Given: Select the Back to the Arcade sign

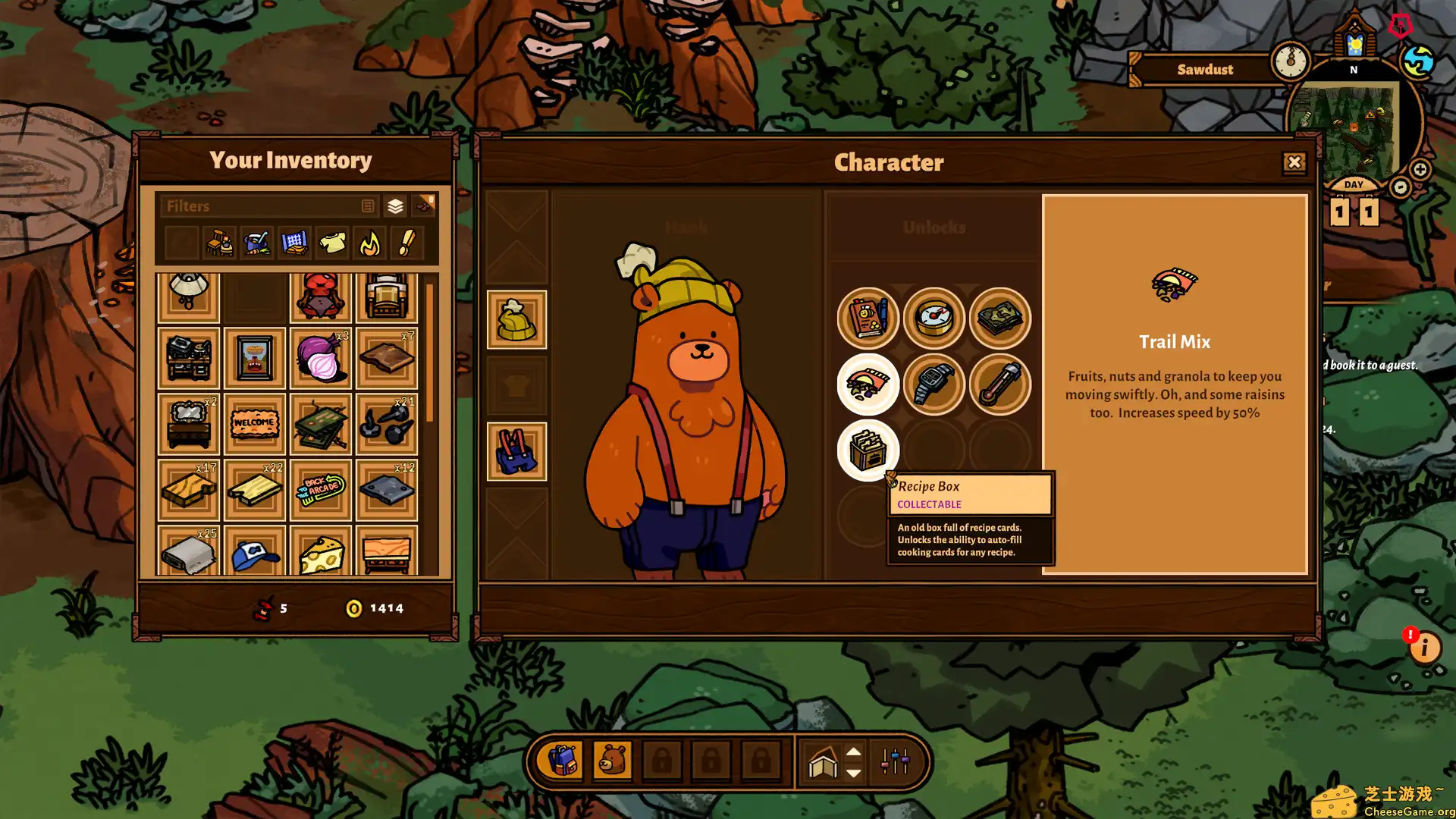Looking at the screenshot, I should [321, 489].
